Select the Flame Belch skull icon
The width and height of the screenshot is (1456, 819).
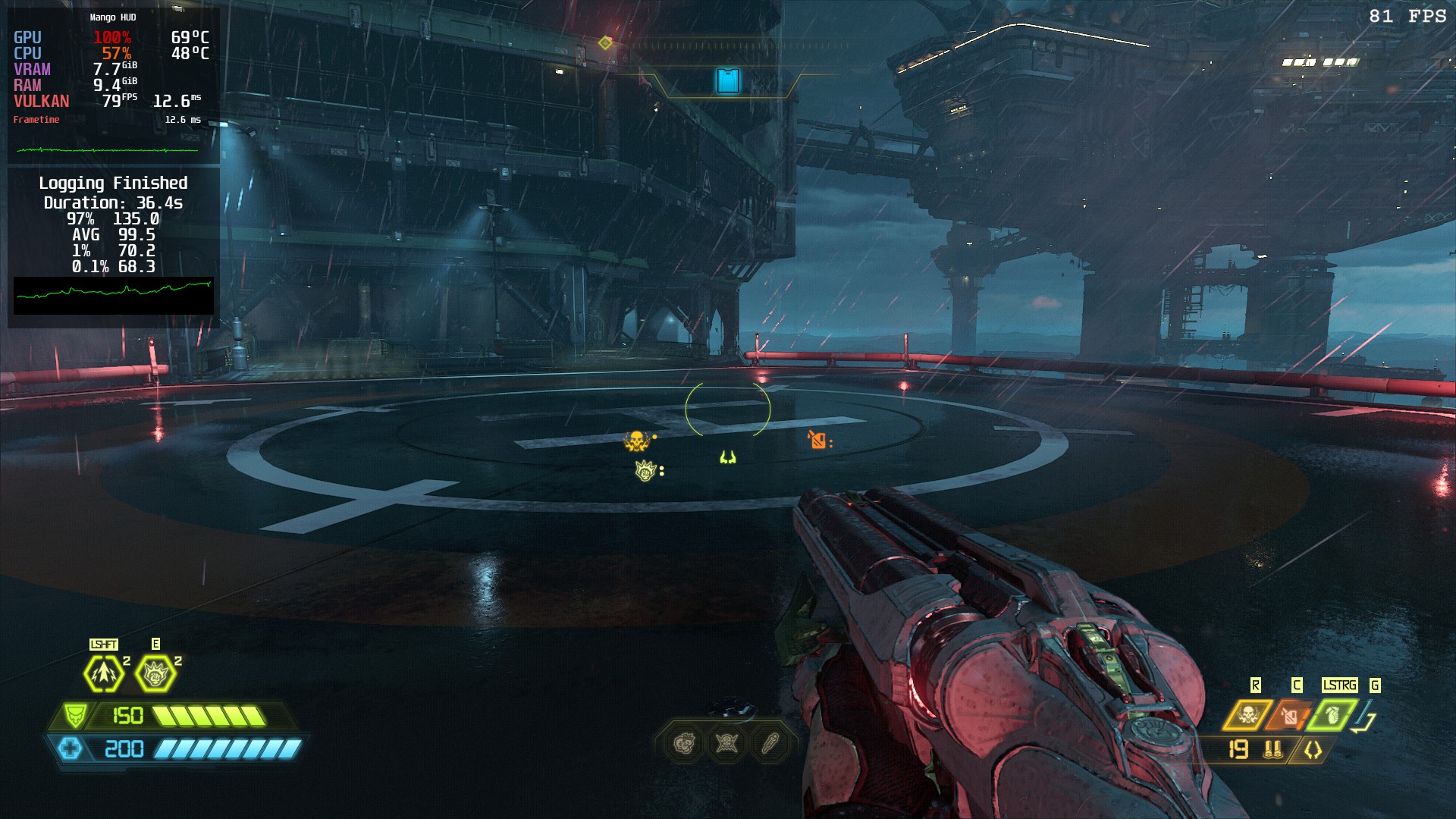click(1247, 715)
